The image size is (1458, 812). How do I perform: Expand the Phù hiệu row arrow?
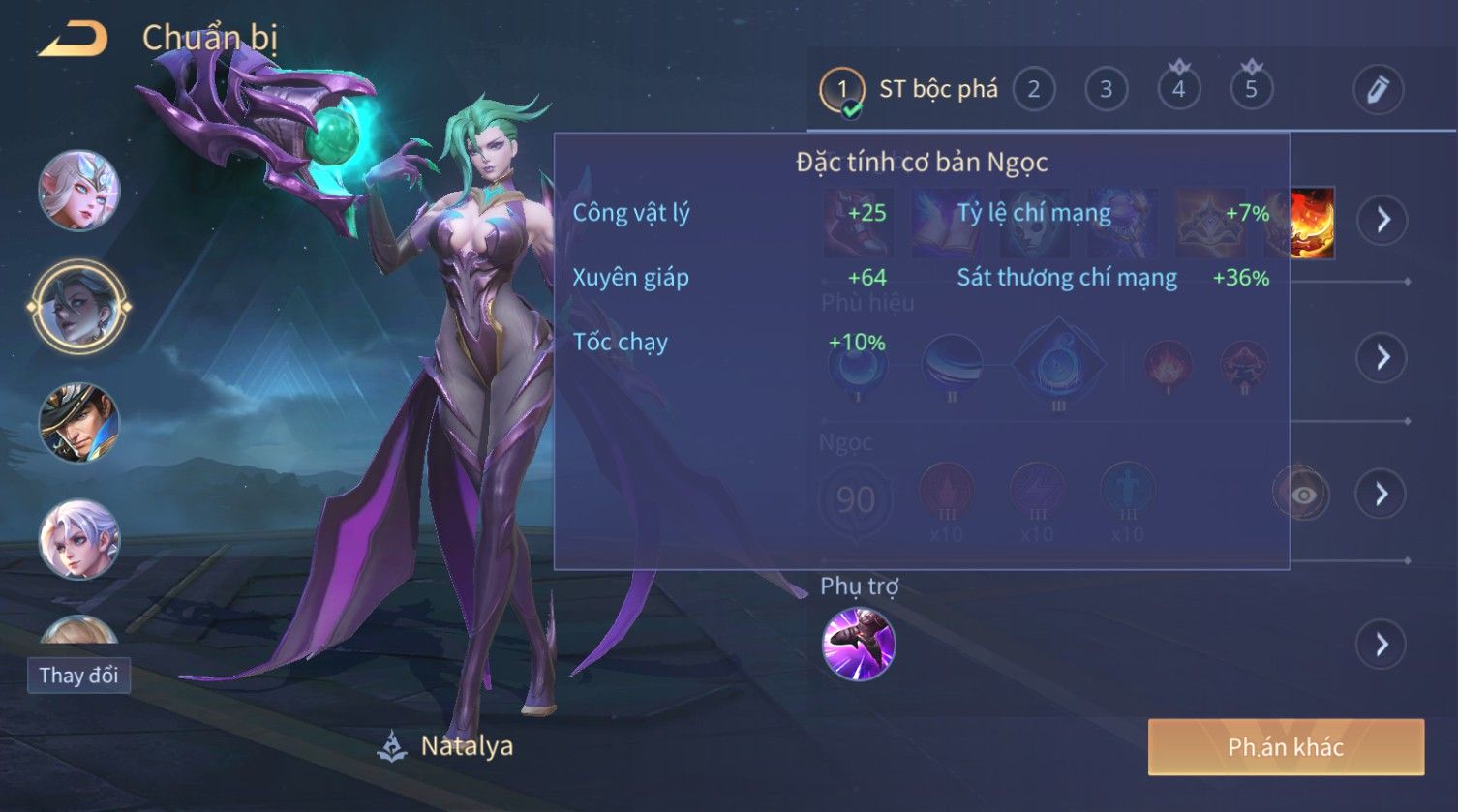(1382, 357)
